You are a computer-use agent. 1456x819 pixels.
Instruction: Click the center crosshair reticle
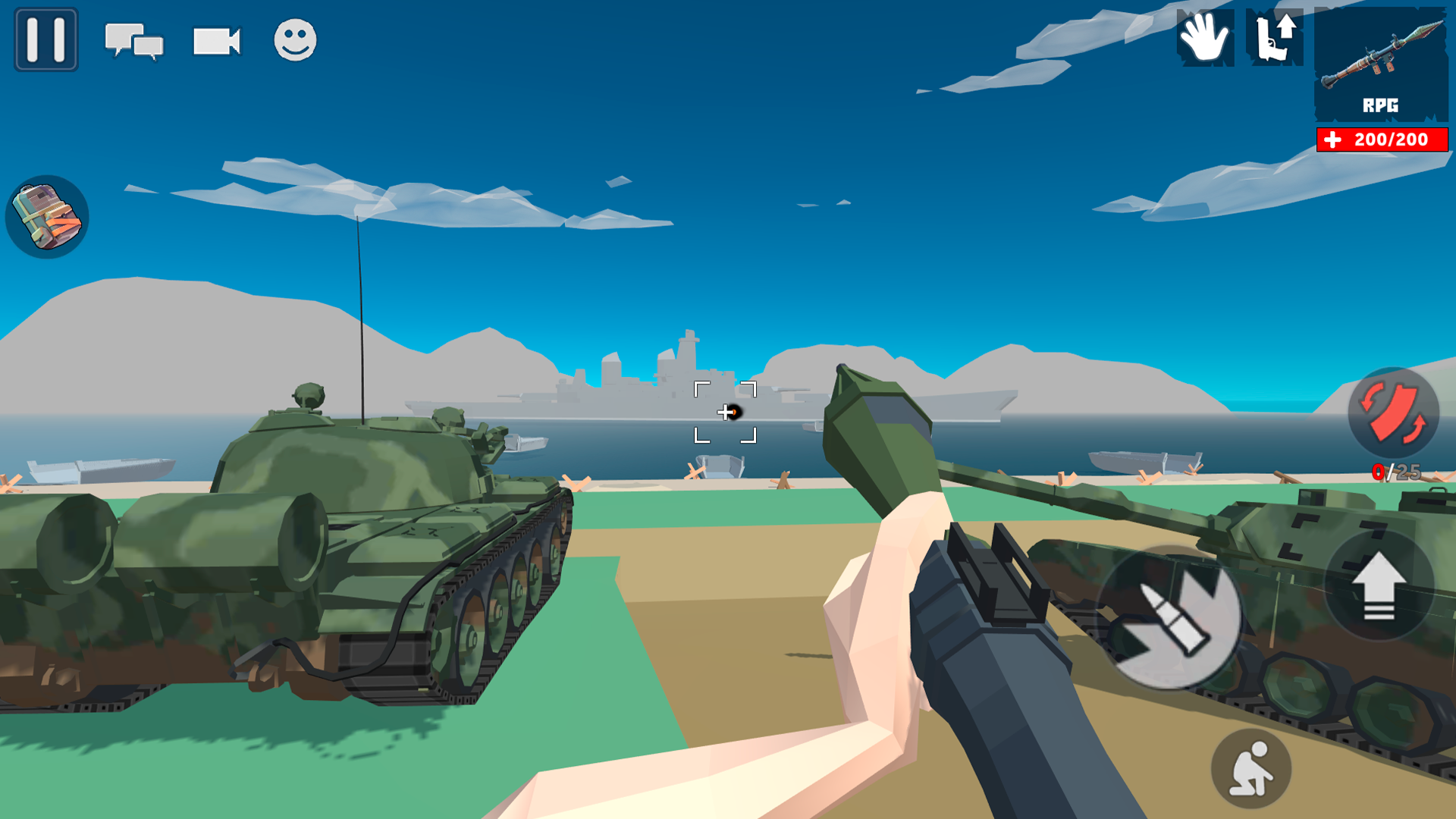726,412
